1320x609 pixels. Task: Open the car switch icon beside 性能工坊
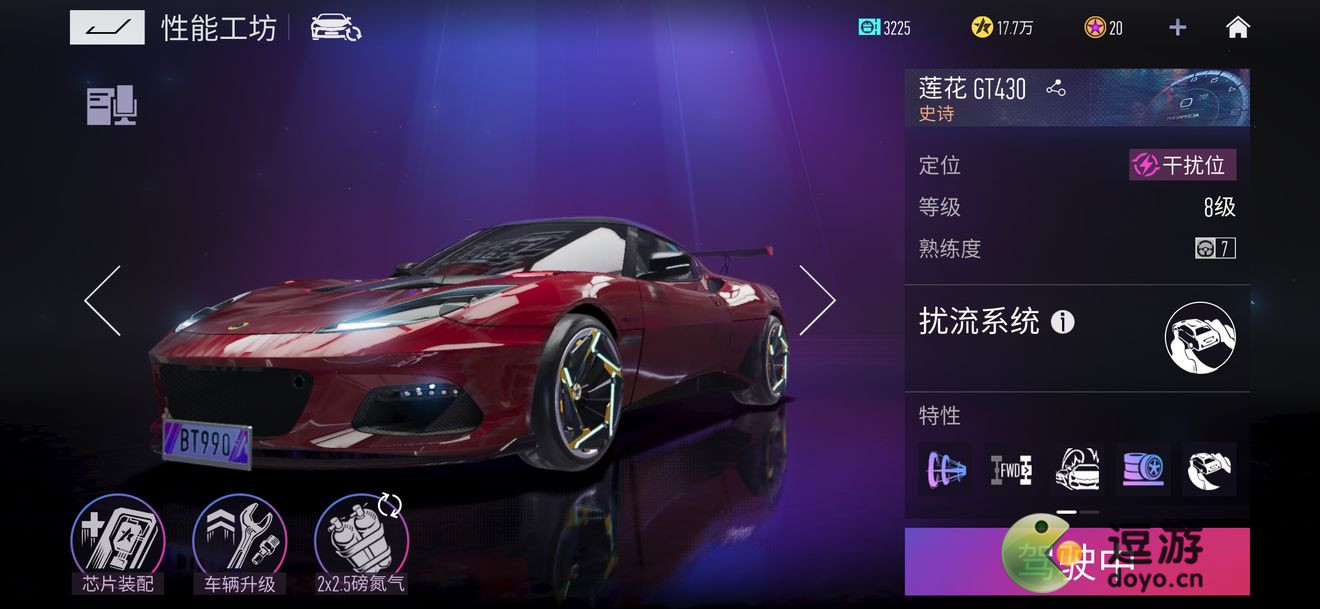pos(336,28)
